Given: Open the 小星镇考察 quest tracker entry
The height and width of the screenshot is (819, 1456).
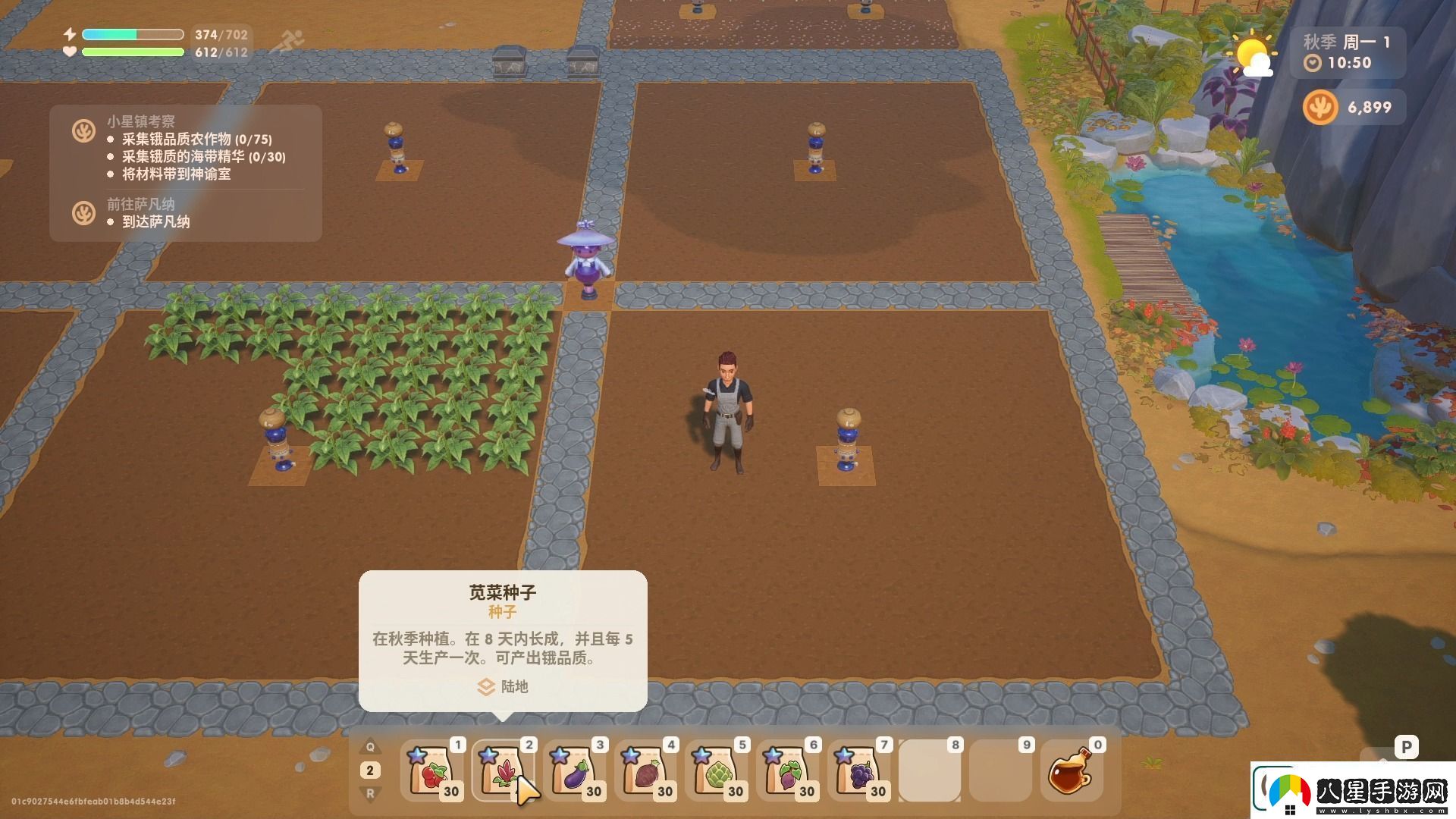Looking at the screenshot, I should coord(140,121).
